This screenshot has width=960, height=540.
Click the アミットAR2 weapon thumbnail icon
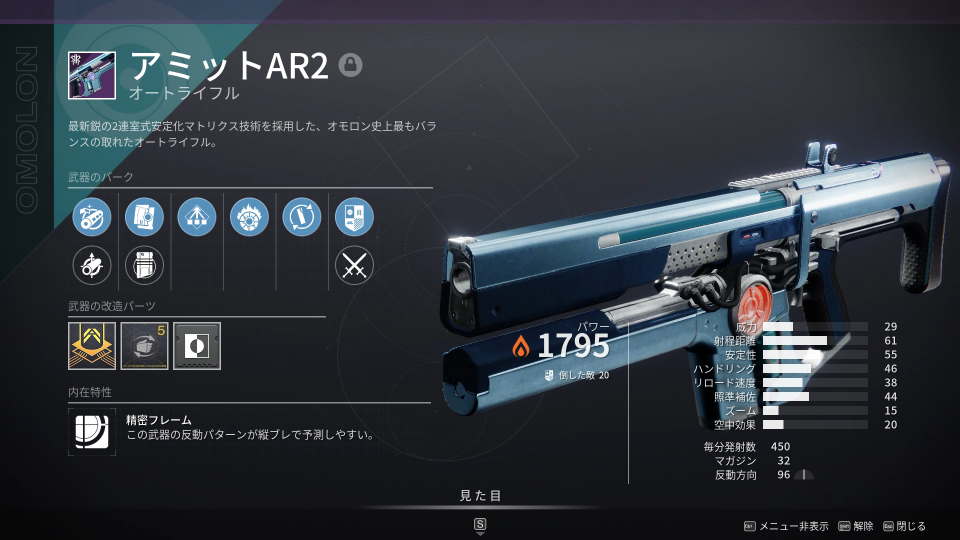(x=92, y=75)
